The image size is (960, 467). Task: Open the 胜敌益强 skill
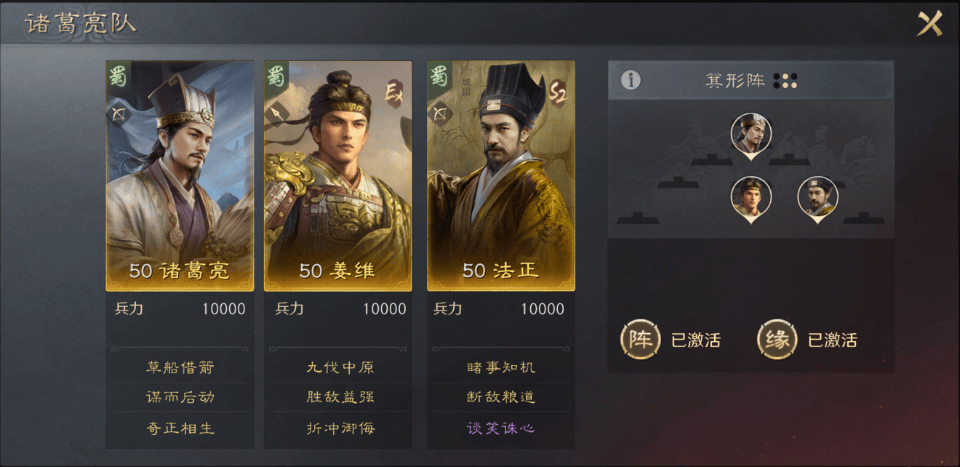340,397
